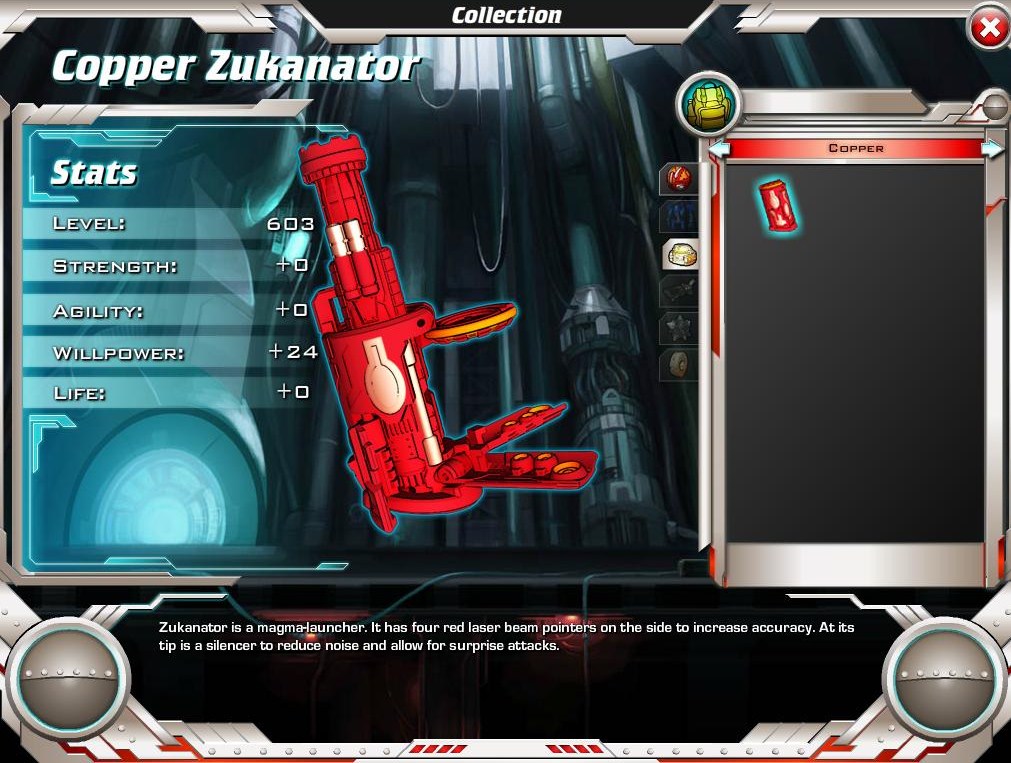
Task: Select the red Zukanator item in the Copper list
Action: (780, 205)
